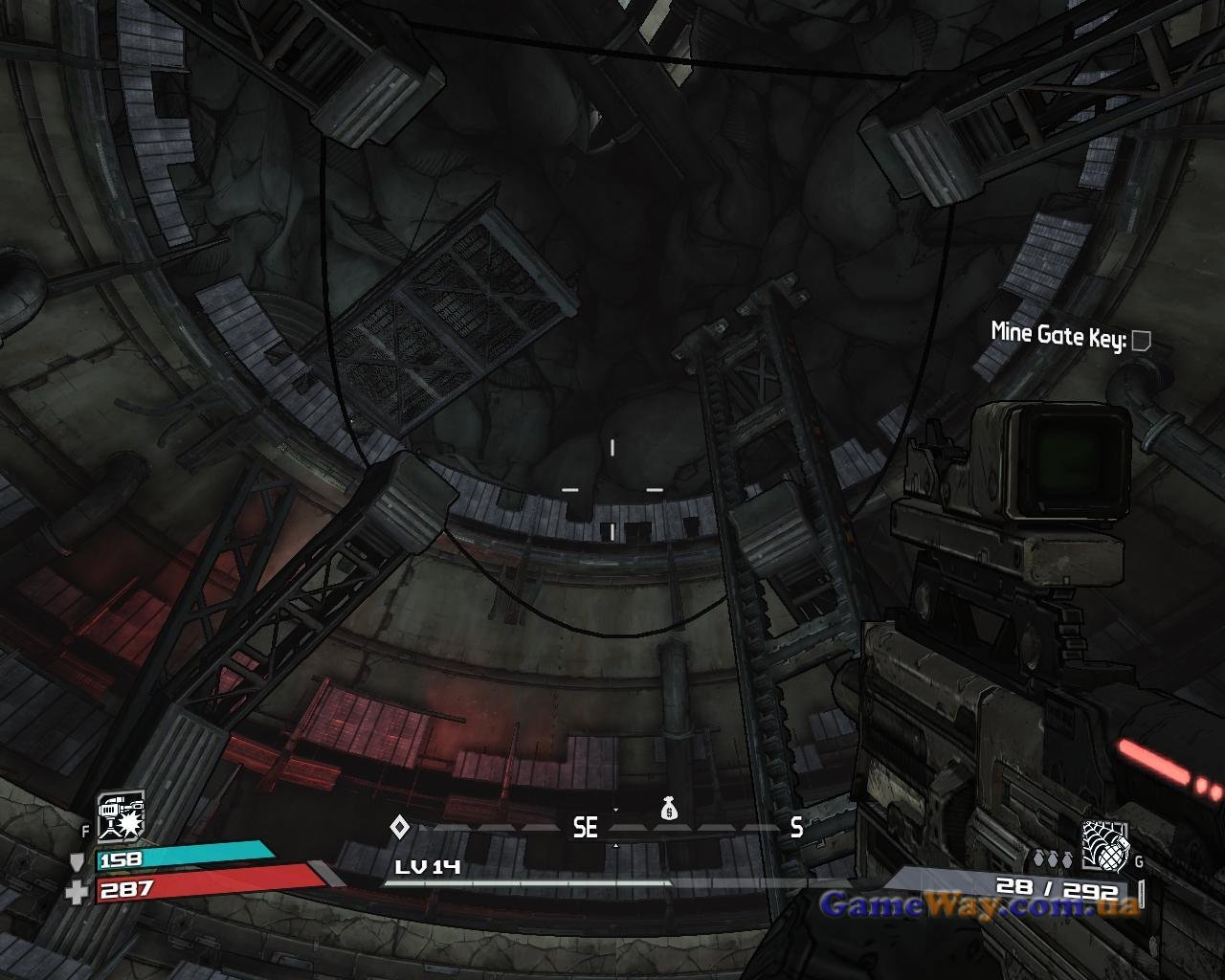
Task: Select the diamond waypoint marker on compass
Action: point(399,826)
